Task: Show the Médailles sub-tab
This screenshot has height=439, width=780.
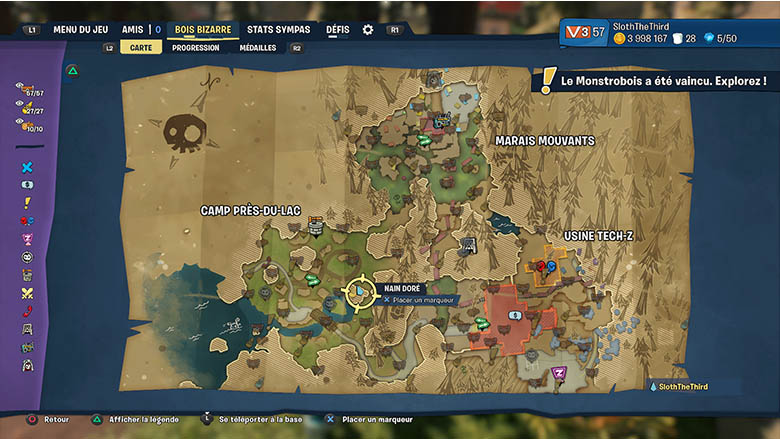Action: coord(258,47)
